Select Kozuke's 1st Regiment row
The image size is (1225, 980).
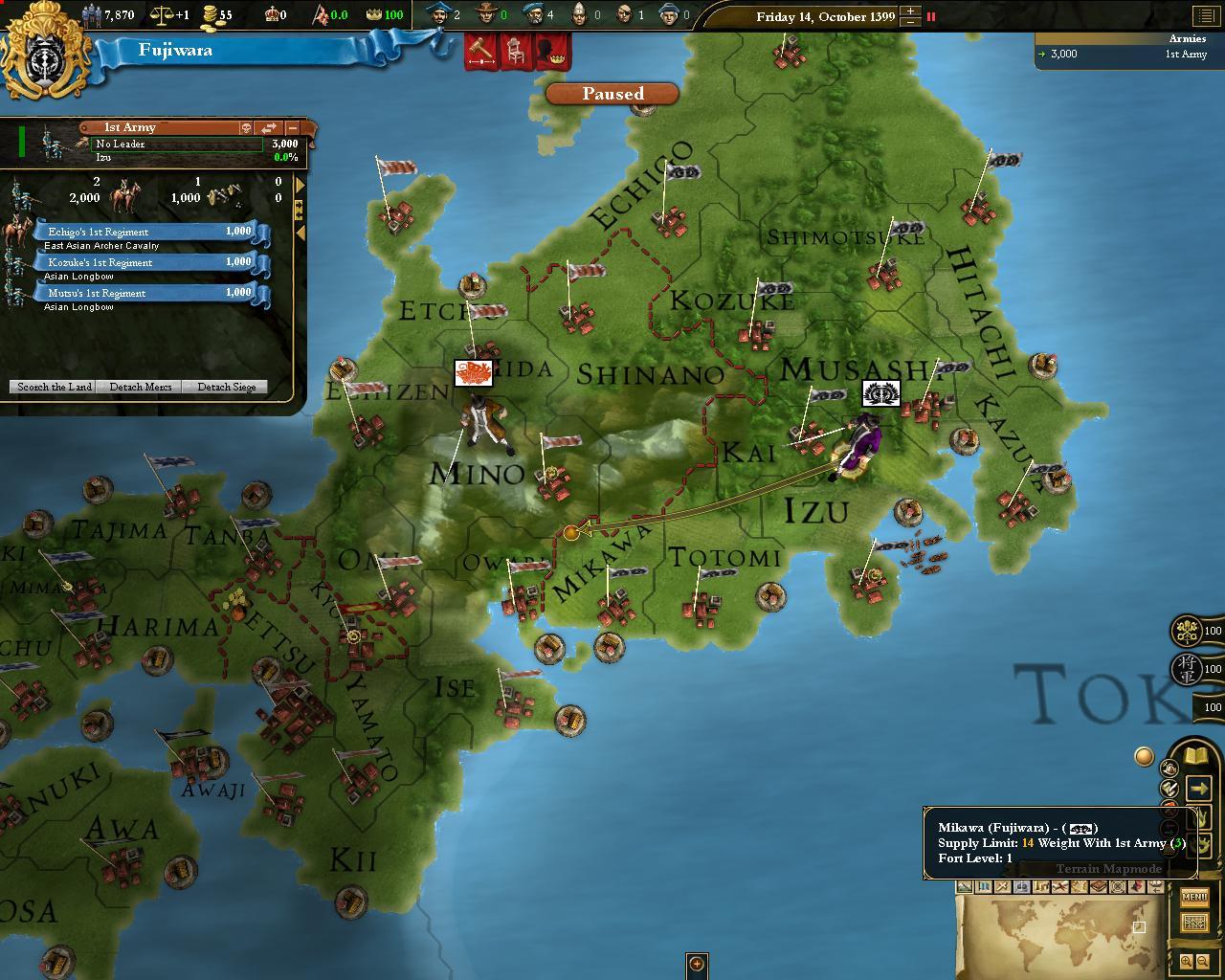pos(144,262)
